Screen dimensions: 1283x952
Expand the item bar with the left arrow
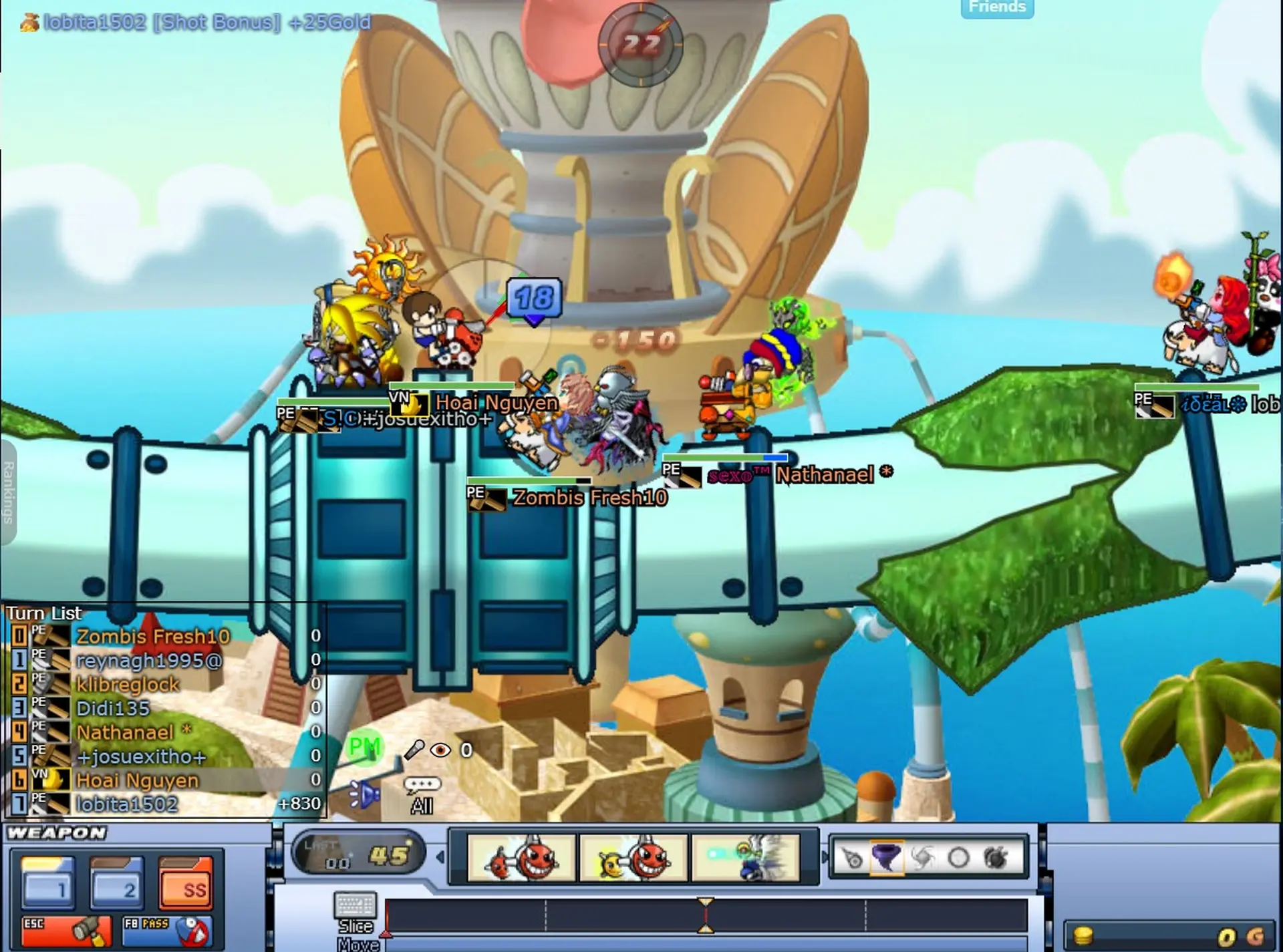[441, 857]
